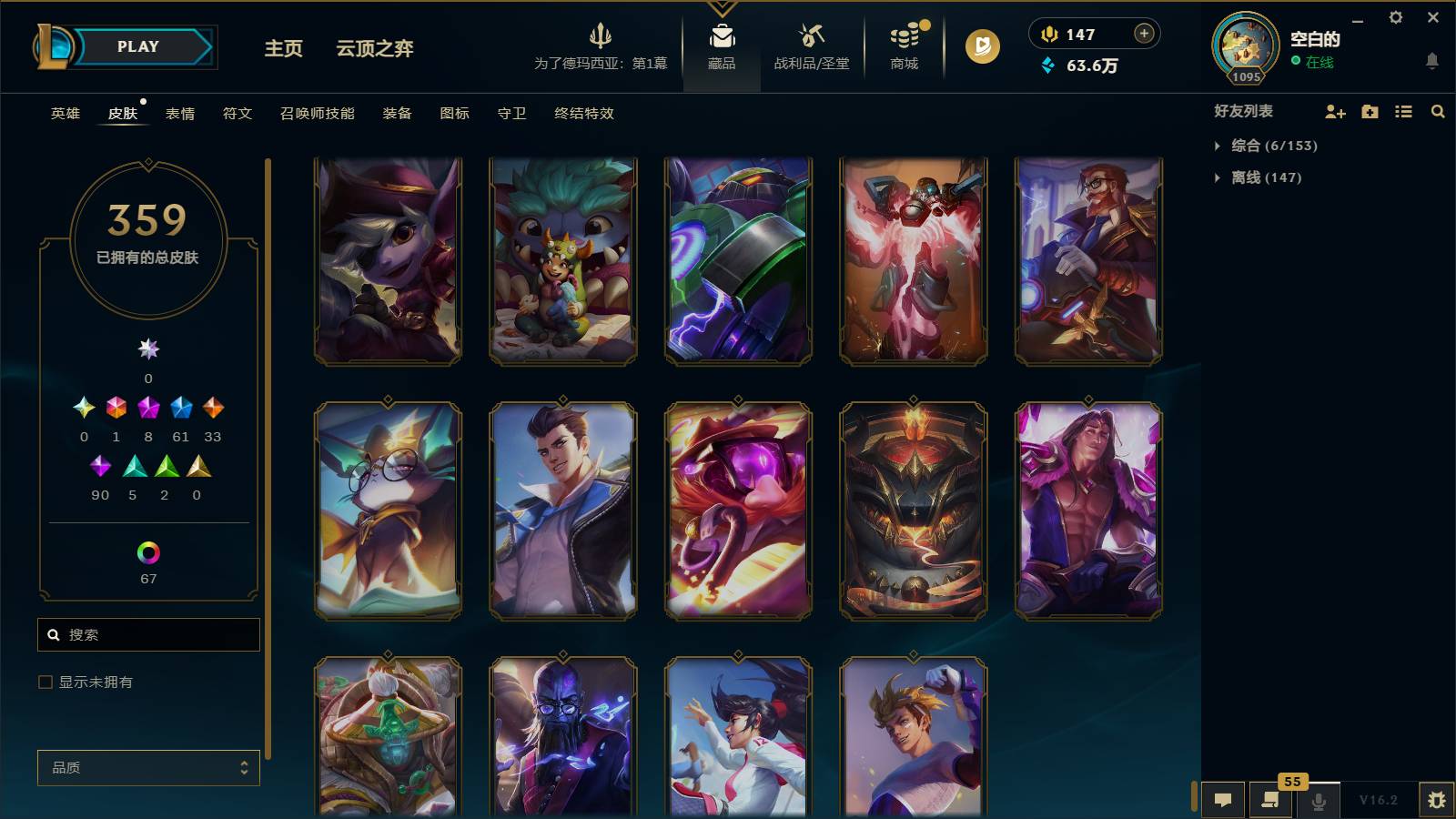Open friend search with the magnifier icon

pyautogui.click(x=1438, y=112)
